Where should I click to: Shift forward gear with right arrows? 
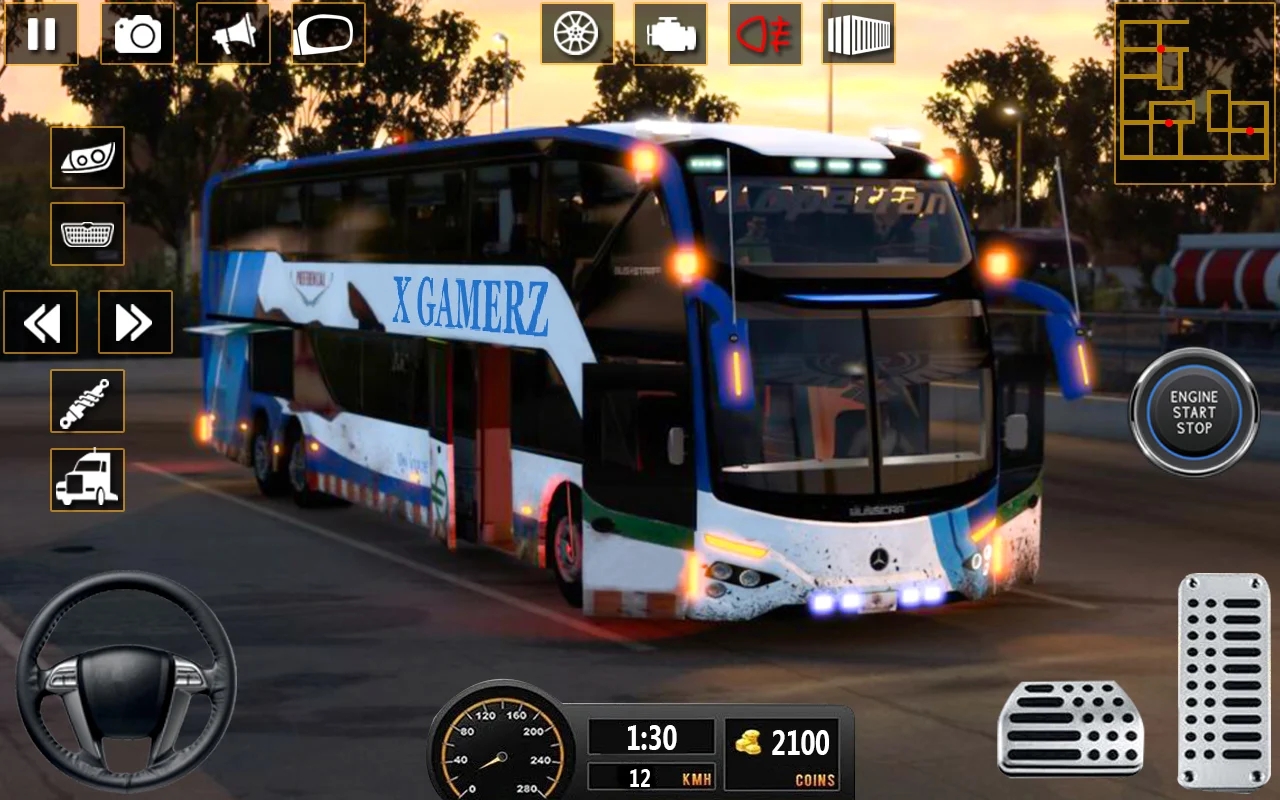(135, 322)
